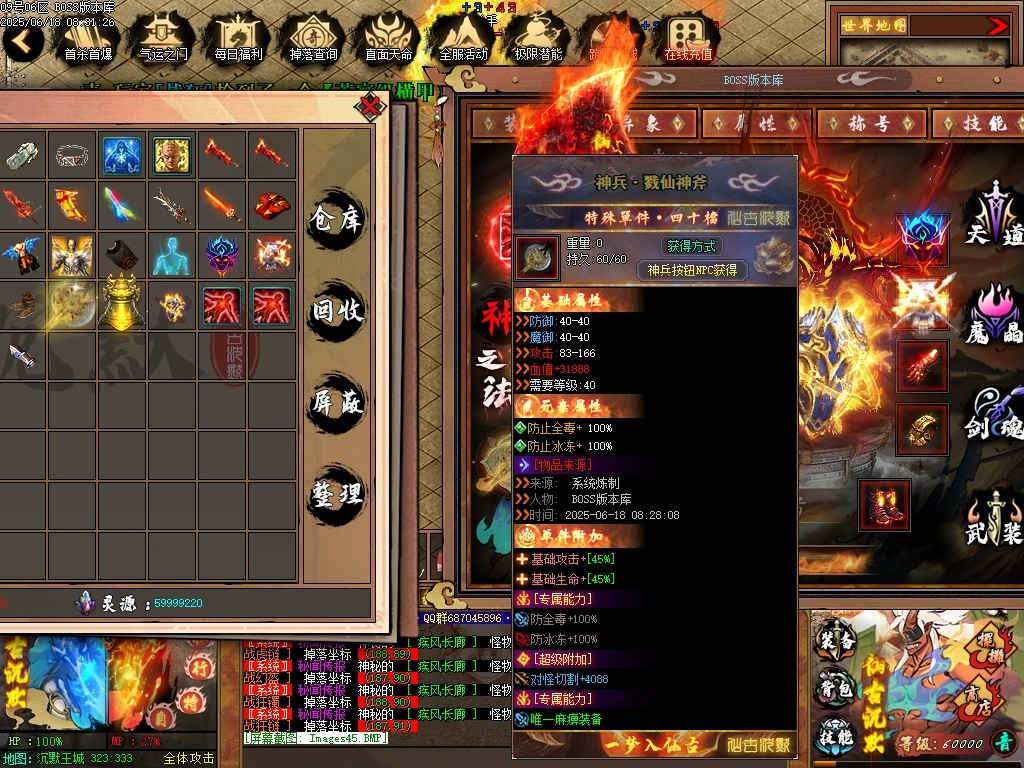This screenshot has width=1024, height=768.
Task: Switch to the 称号 titles tab
Action: pyautogui.click(x=869, y=123)
